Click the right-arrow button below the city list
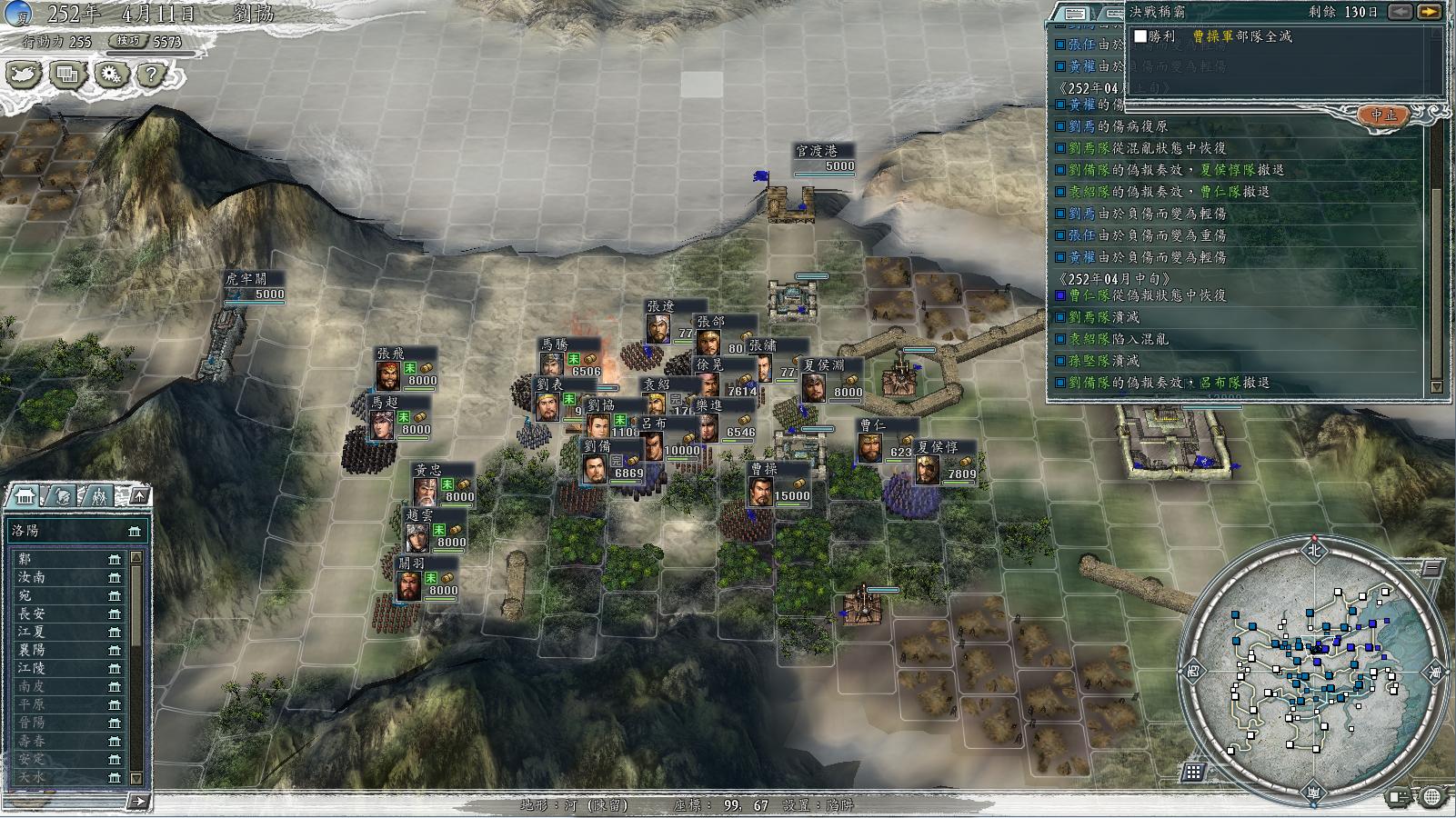Viewport: 1456px width, 818px height. click(137, 801)
